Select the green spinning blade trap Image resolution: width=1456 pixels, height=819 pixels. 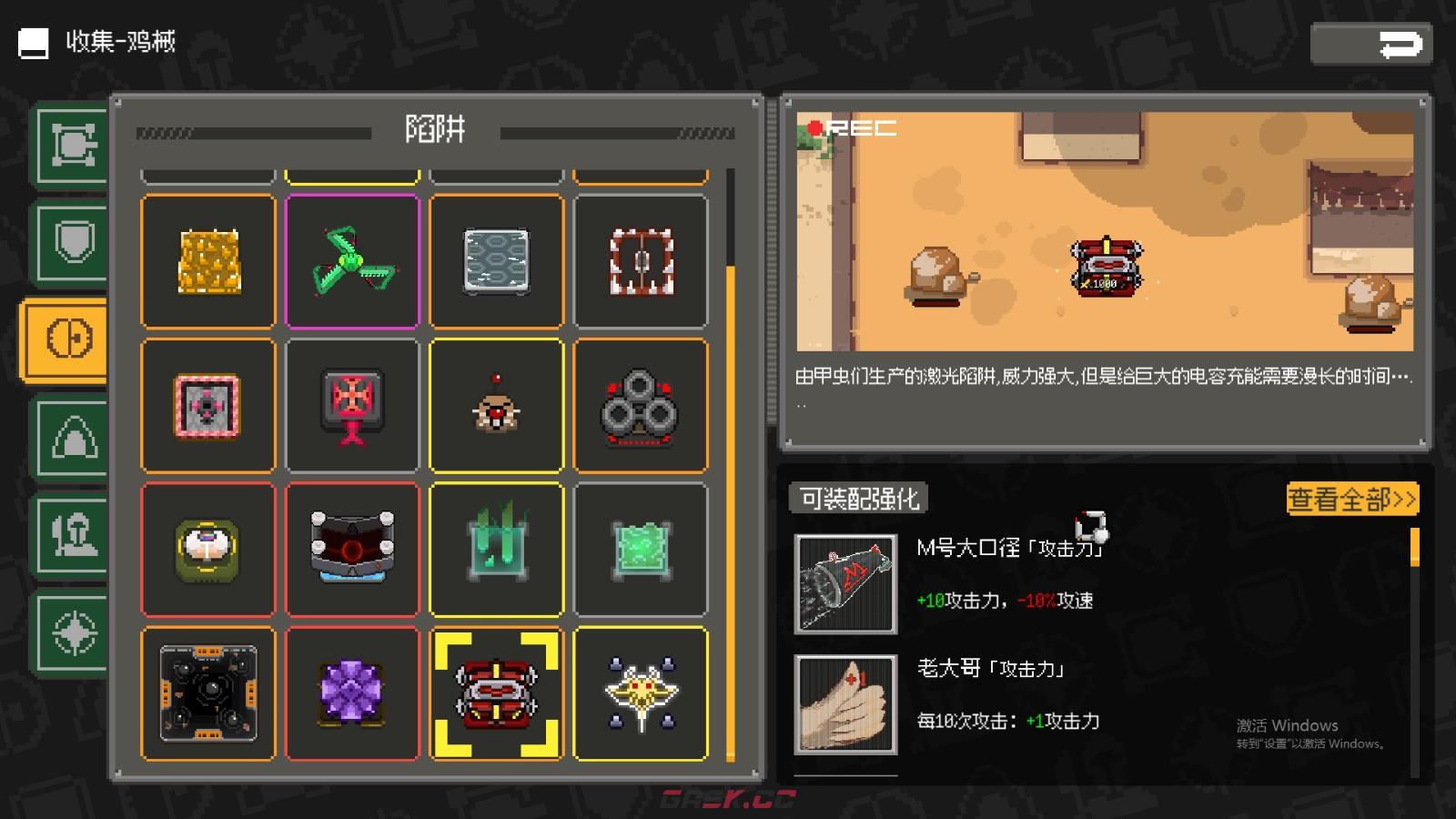point(352,262)
